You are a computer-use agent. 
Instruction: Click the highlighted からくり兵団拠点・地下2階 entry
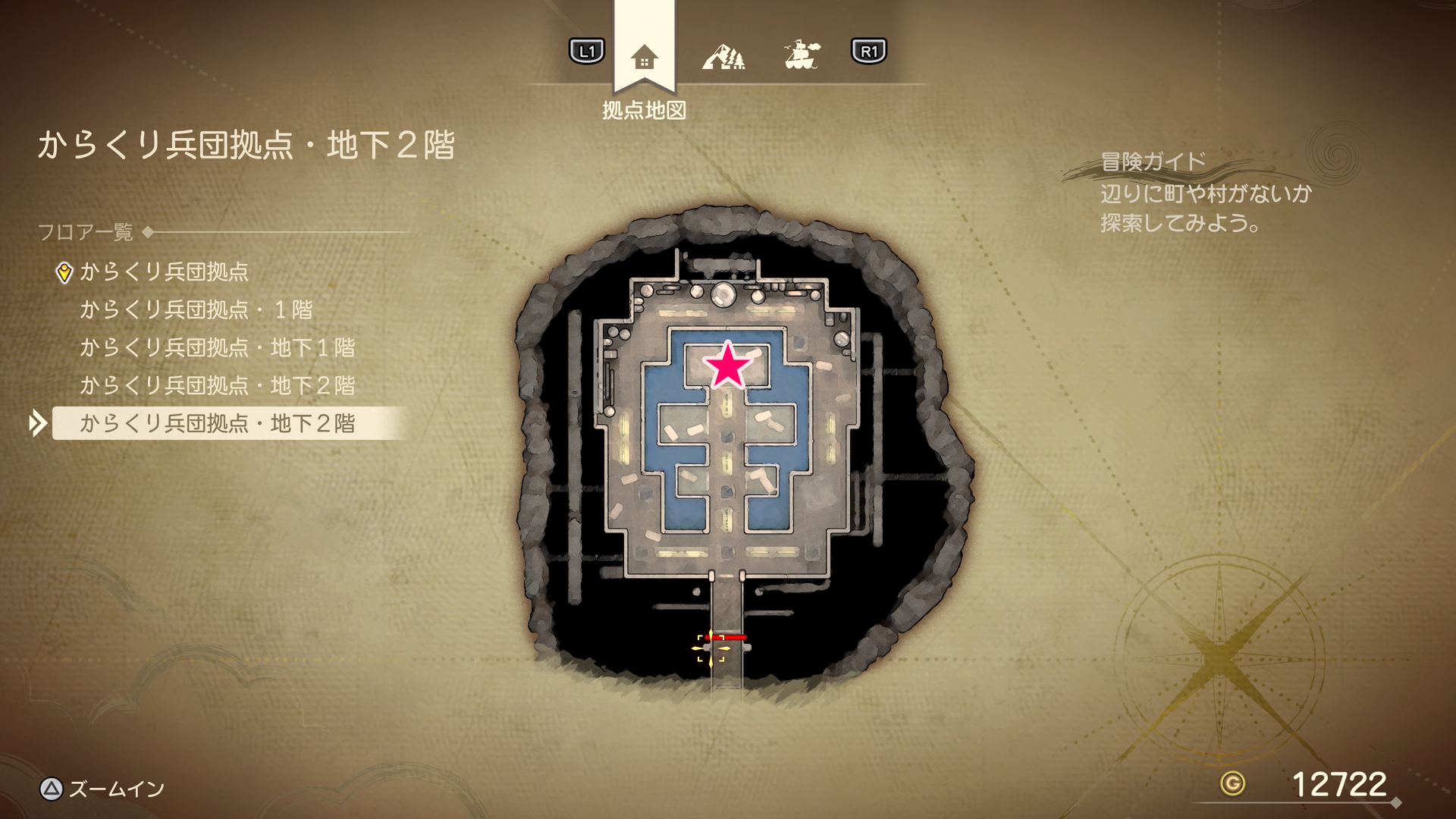coord(217,423)
